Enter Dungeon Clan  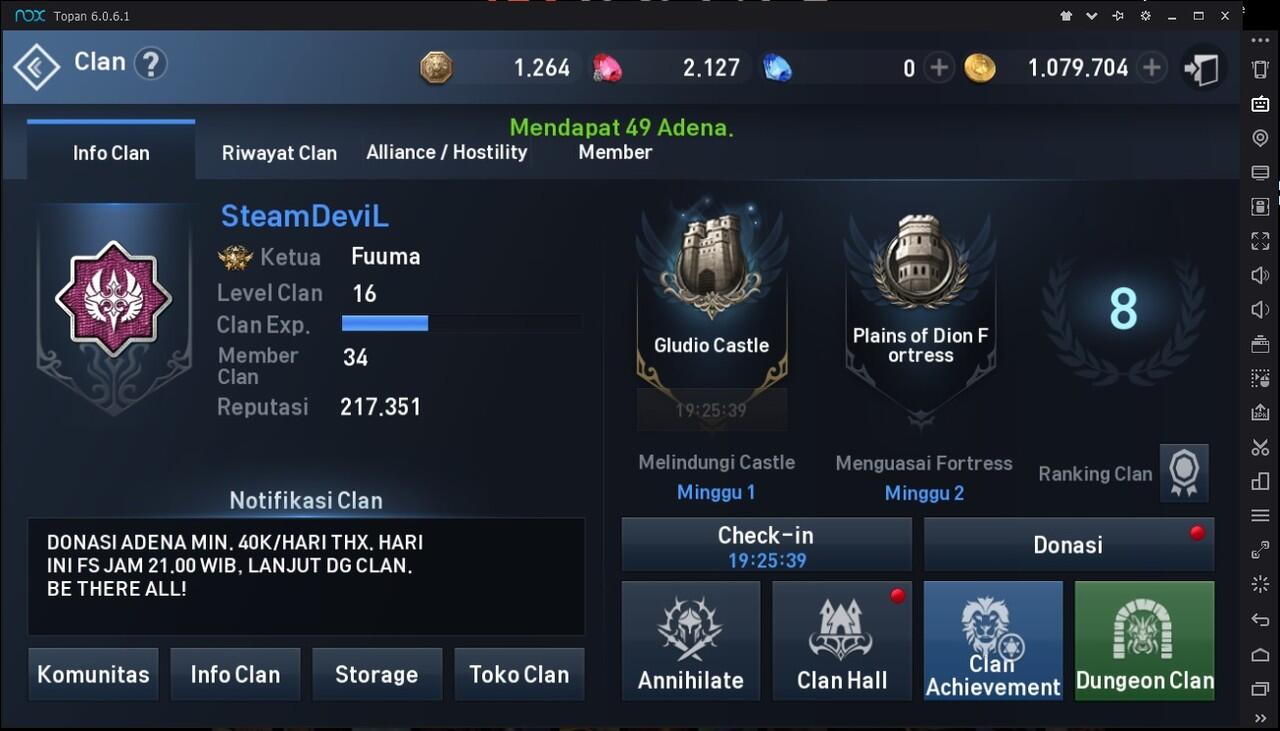point(1144,641)
